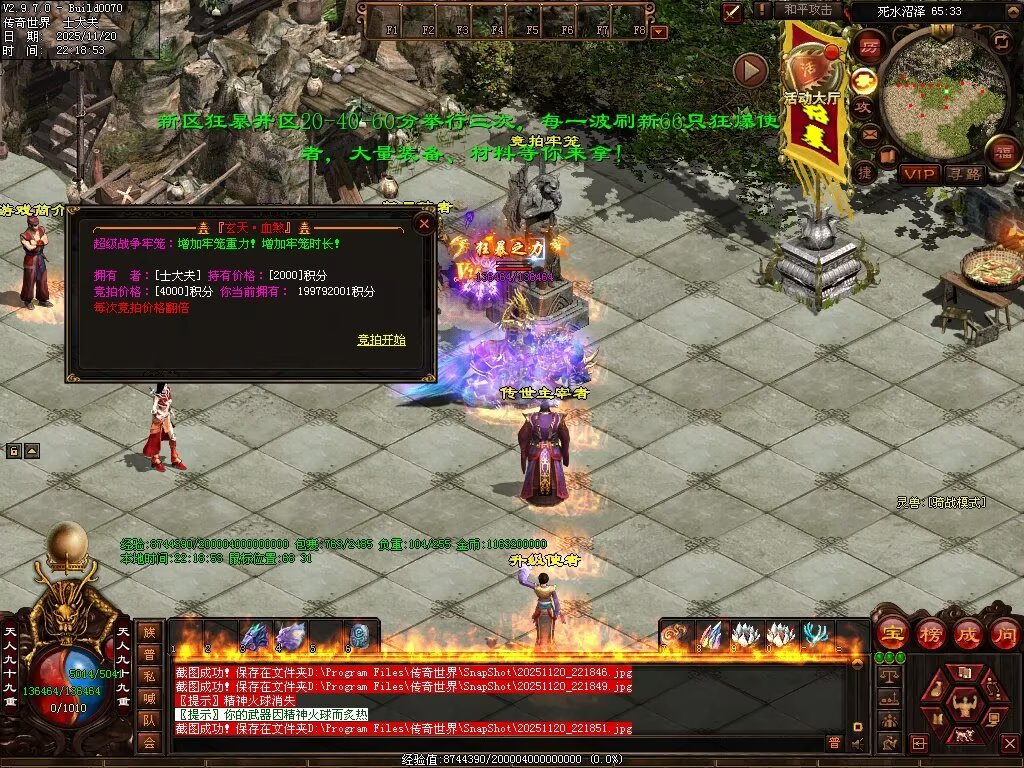The image size is (1024, 768).
Task: Open the 宝 treasure menu button
Action: (x=892, y=633)
